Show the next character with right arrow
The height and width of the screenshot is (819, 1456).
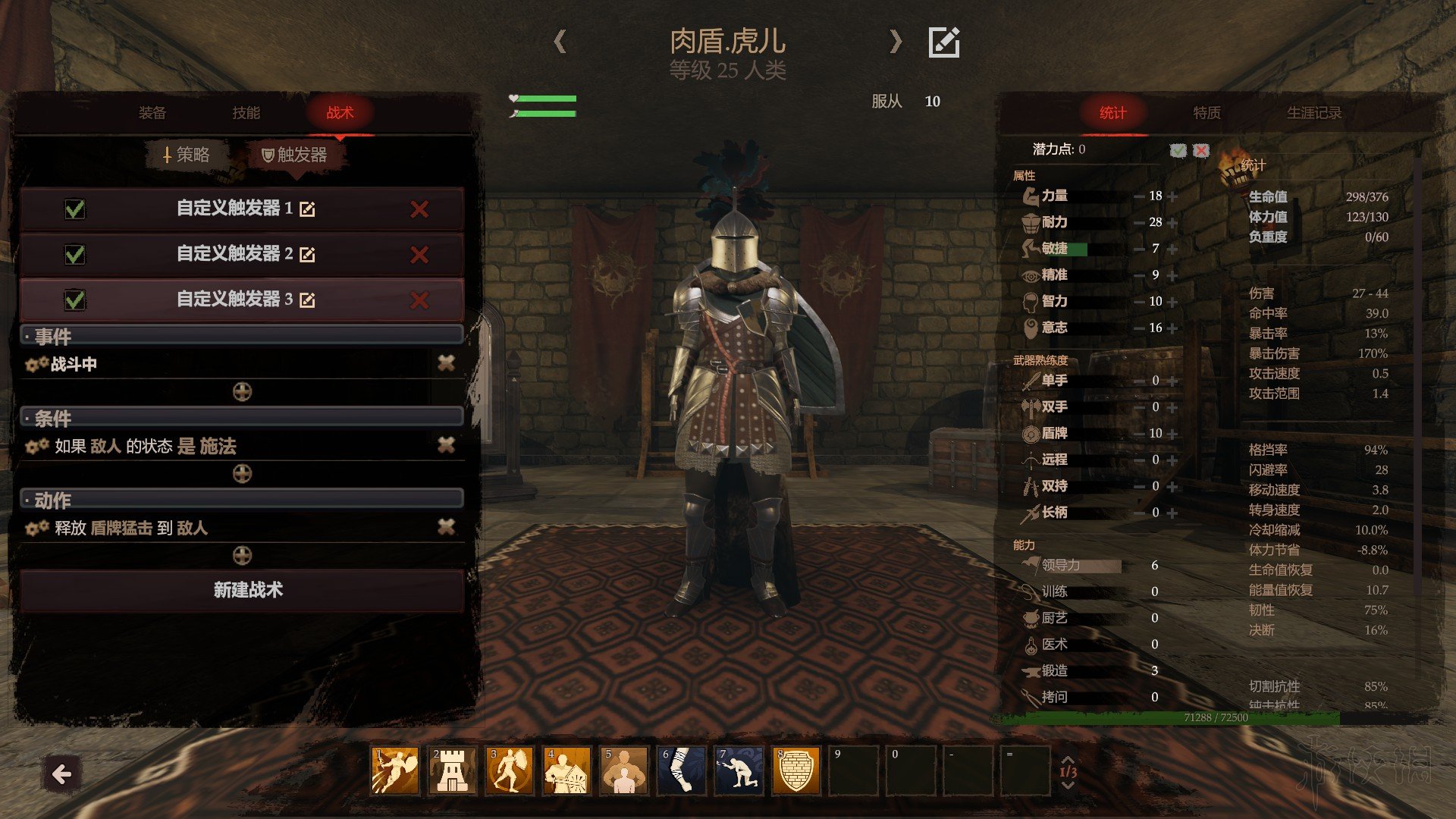(896, 42)
